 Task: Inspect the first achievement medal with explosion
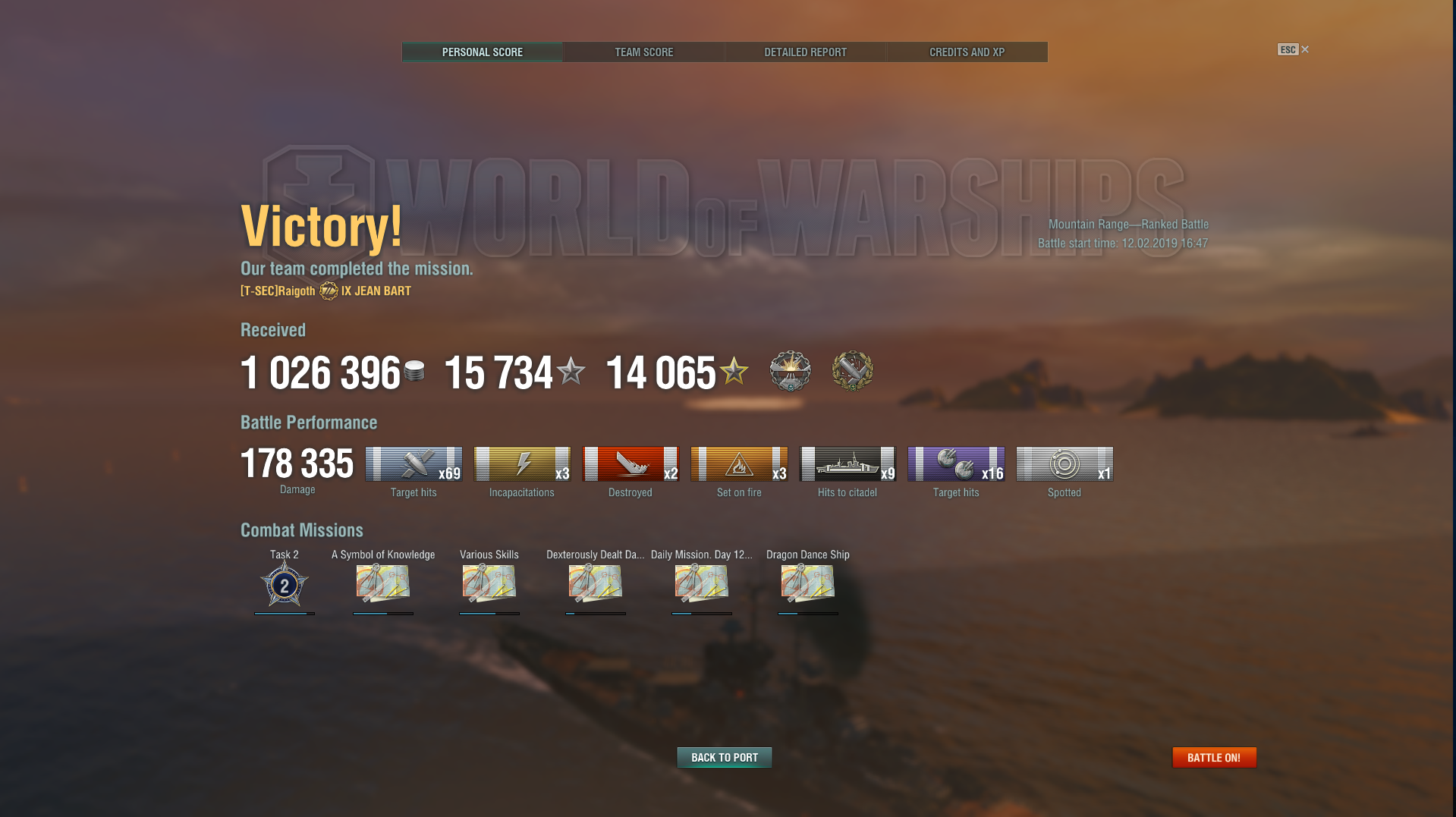point(790,371)
